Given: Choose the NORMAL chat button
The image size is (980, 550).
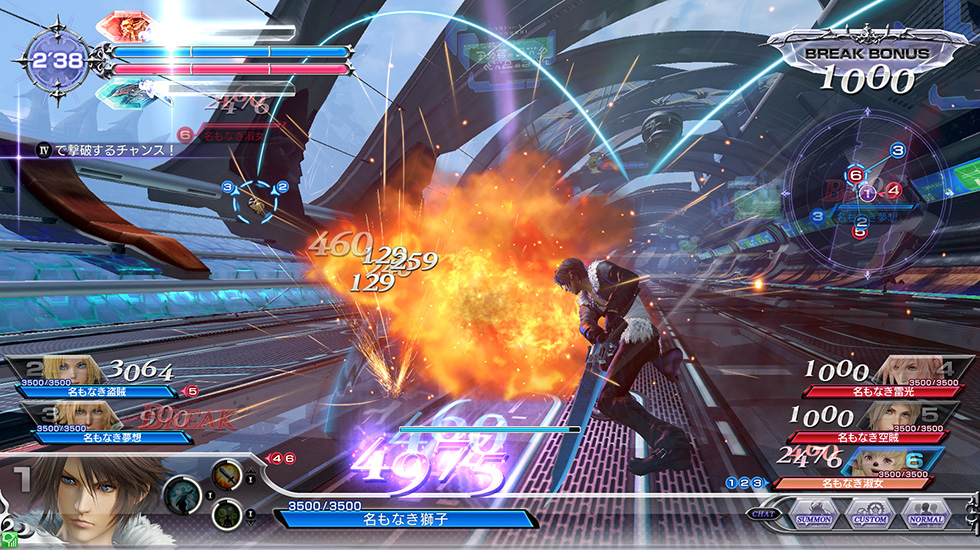Looking at the screenshot, I should tap(926, 519).
